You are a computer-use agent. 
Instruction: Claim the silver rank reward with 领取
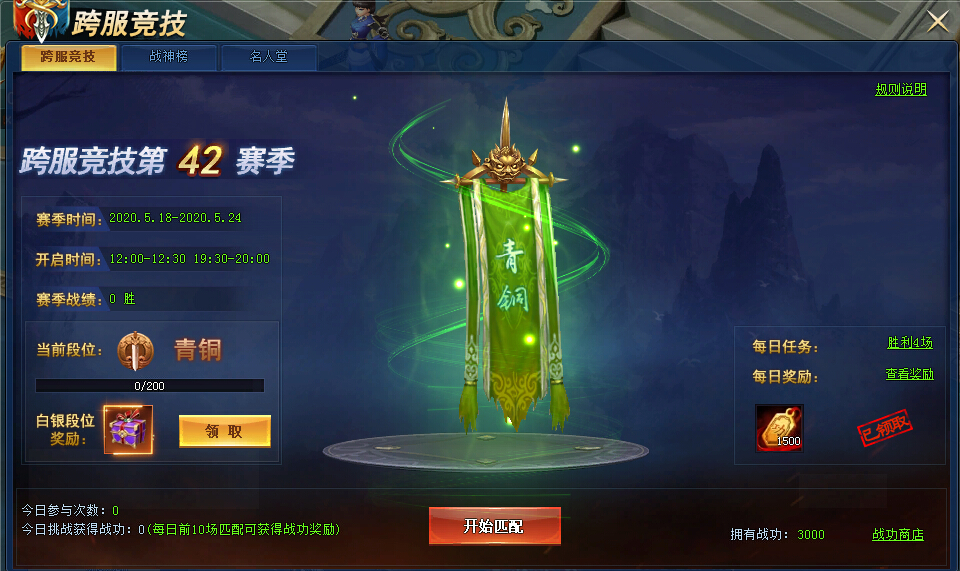point(224,431)
